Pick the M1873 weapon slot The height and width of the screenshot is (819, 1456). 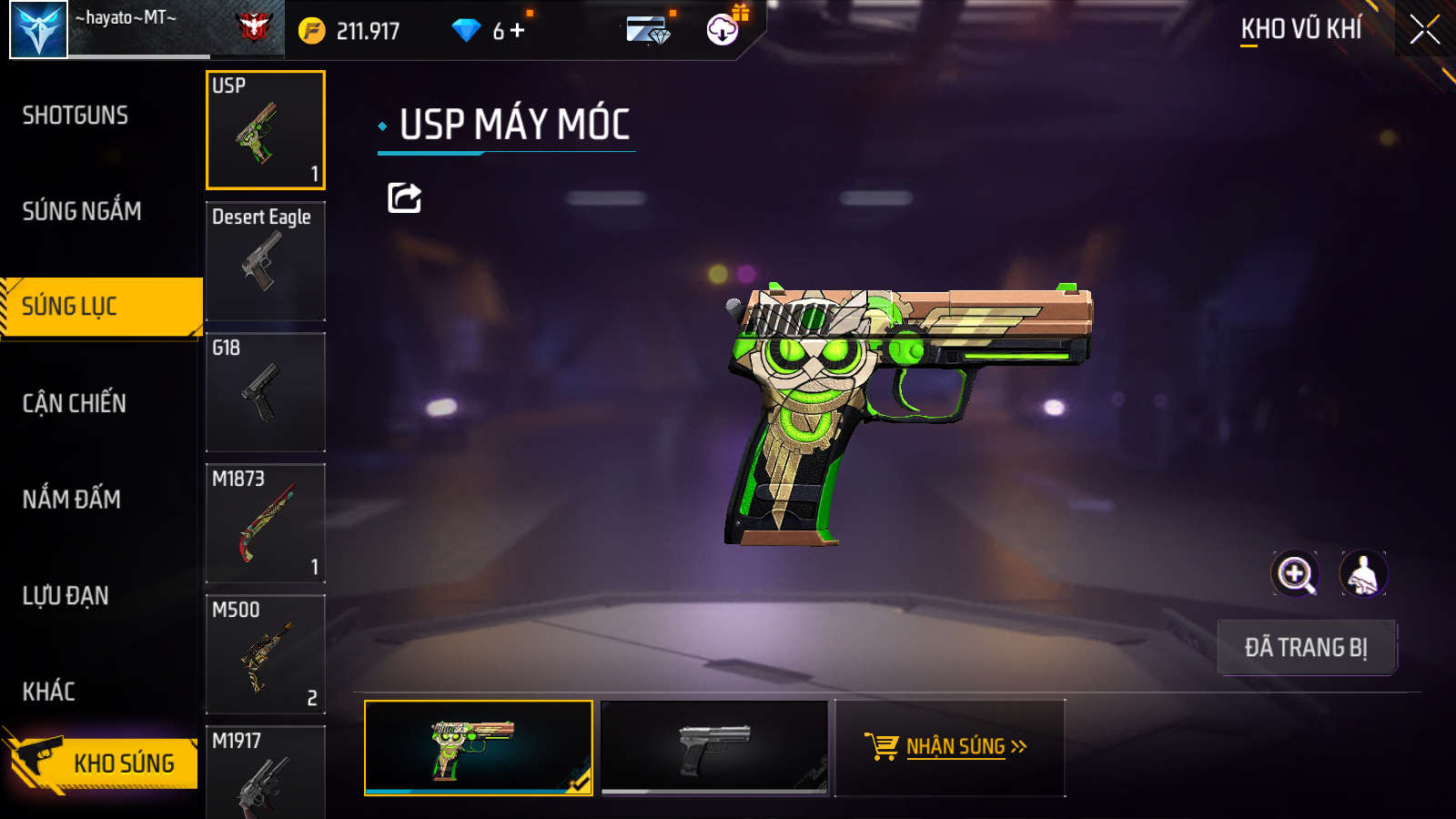pyautogui.click(x=266, y=523)
